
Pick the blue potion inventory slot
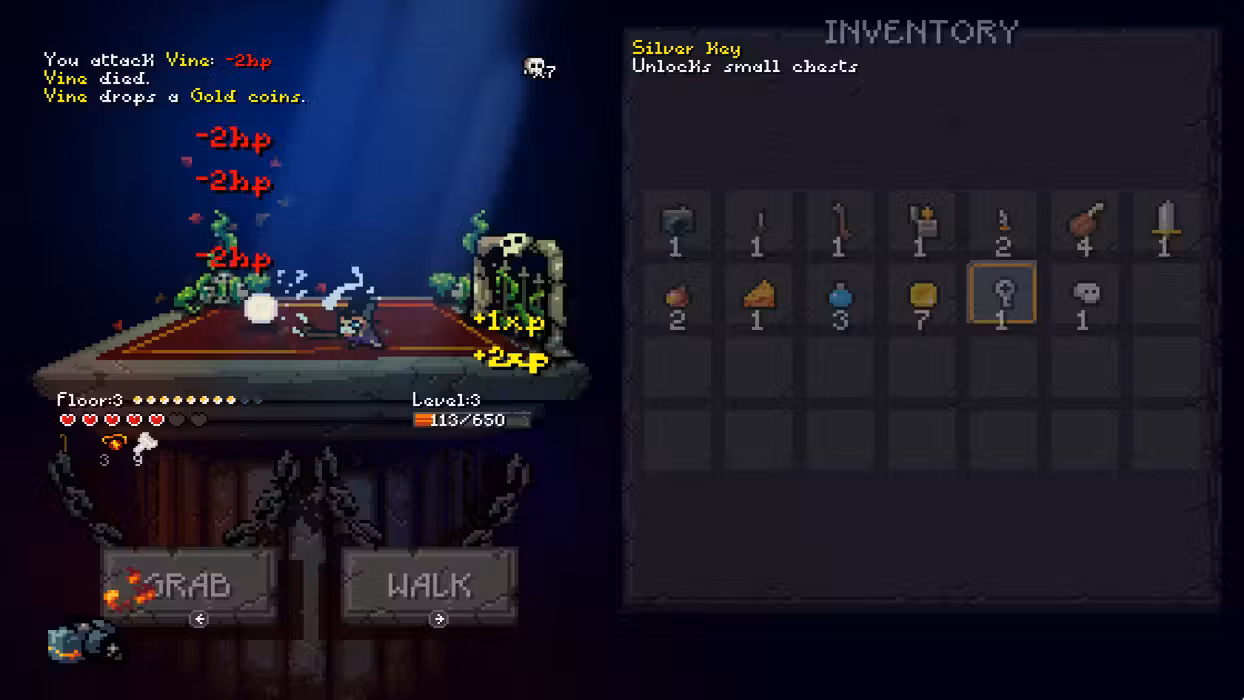[840, 296]
